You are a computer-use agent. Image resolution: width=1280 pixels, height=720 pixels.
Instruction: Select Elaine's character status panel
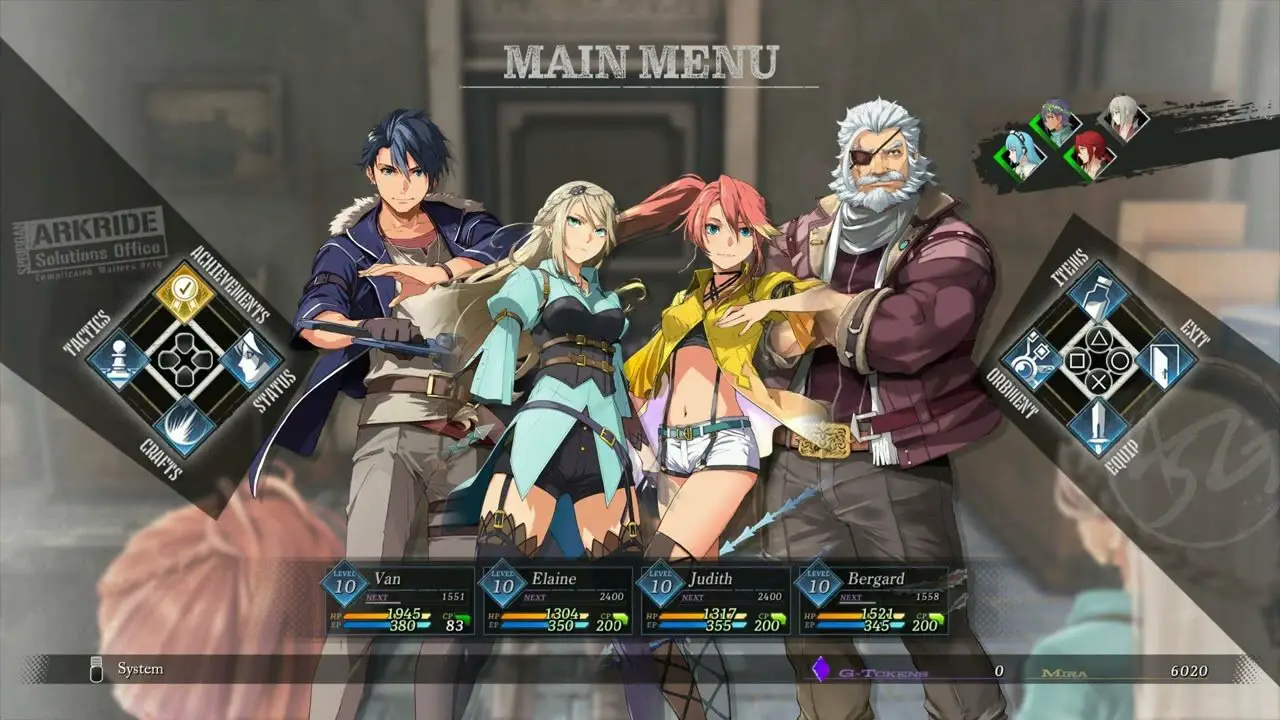[553, 601]
